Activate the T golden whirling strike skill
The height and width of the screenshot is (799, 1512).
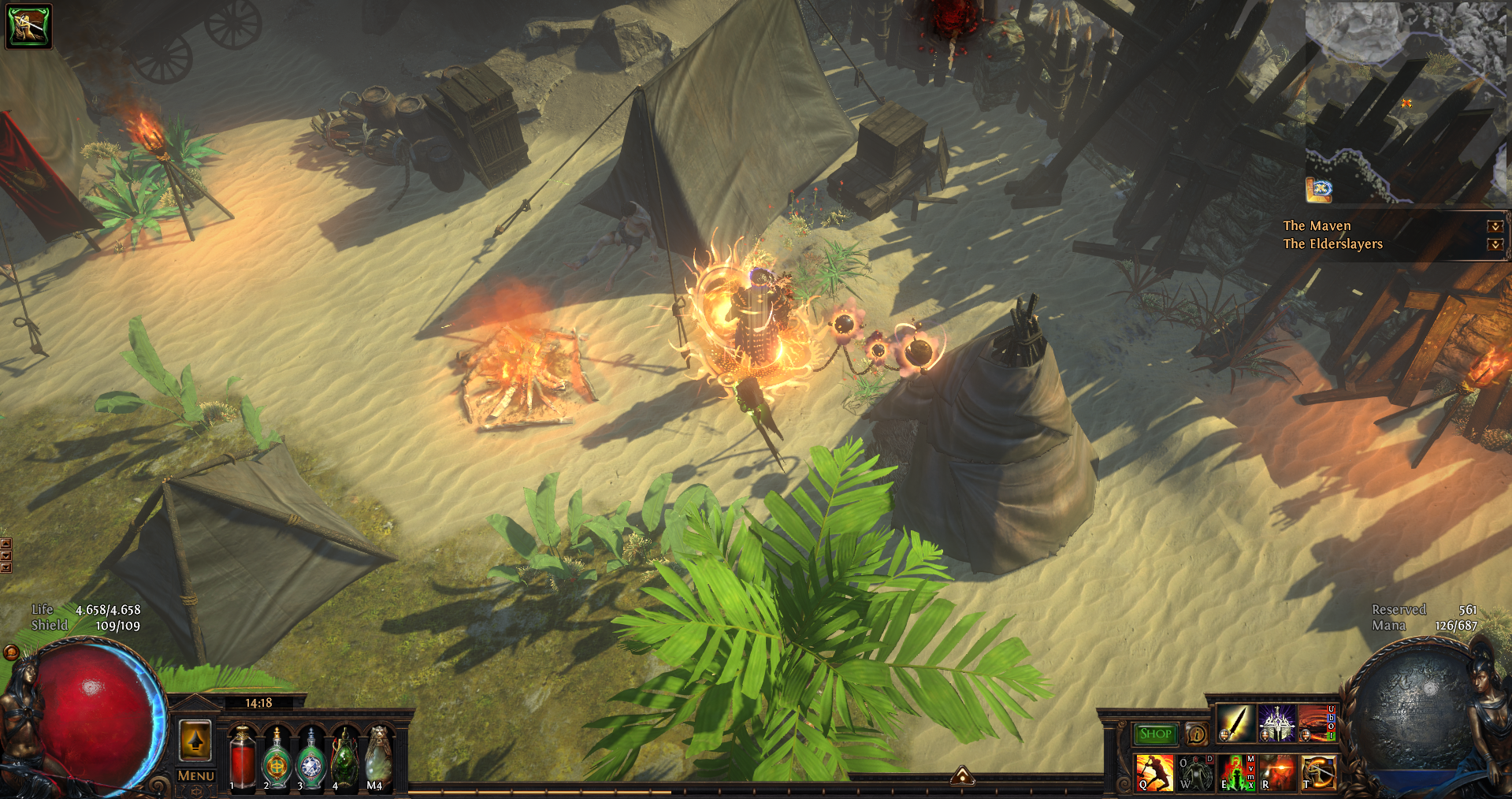1318,772
